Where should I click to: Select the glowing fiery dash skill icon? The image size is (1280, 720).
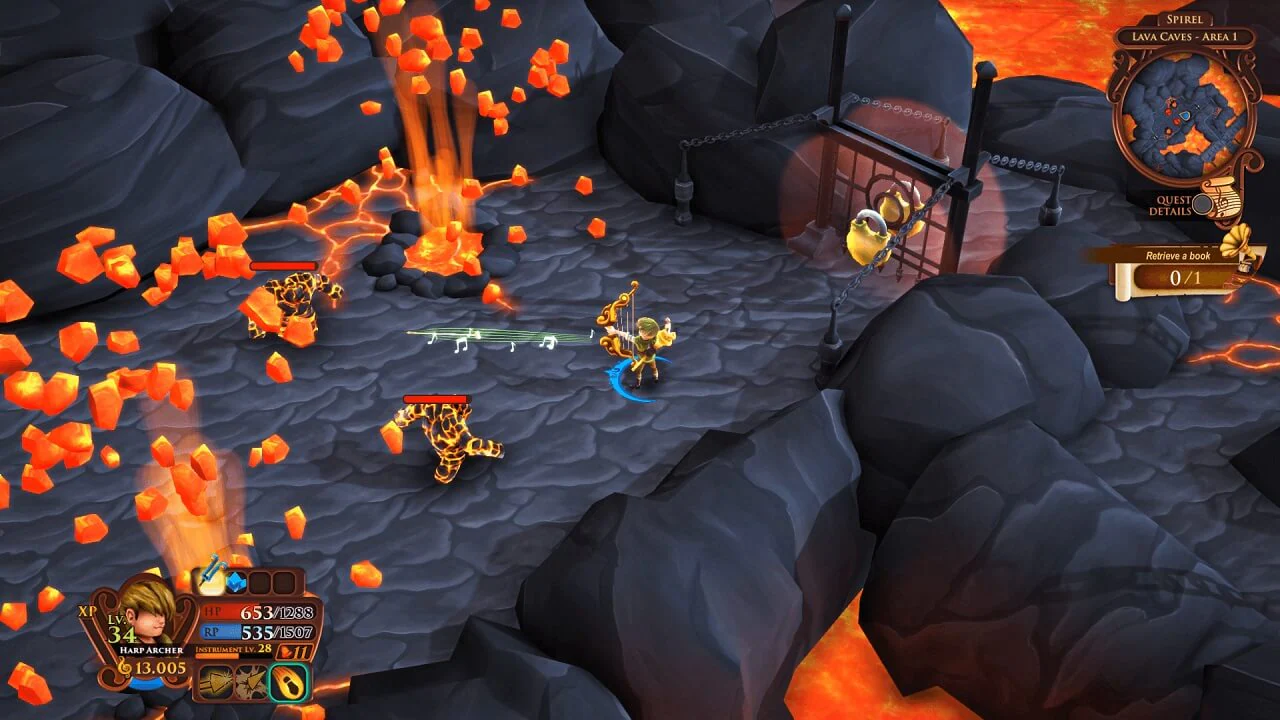point(288,682)
